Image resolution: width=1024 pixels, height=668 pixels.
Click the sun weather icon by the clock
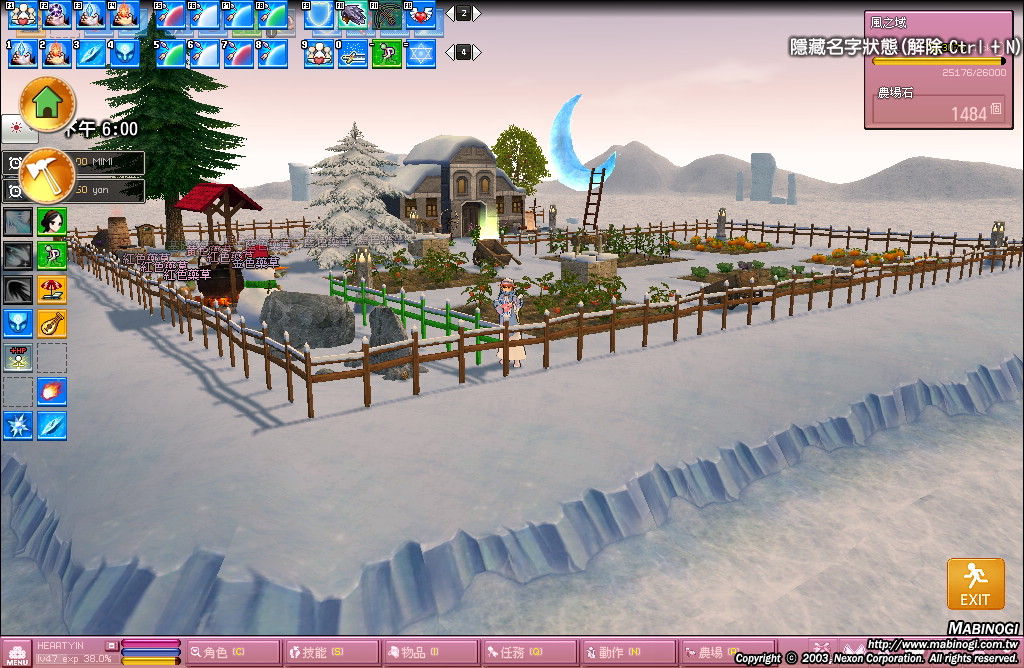pos(18,128)
